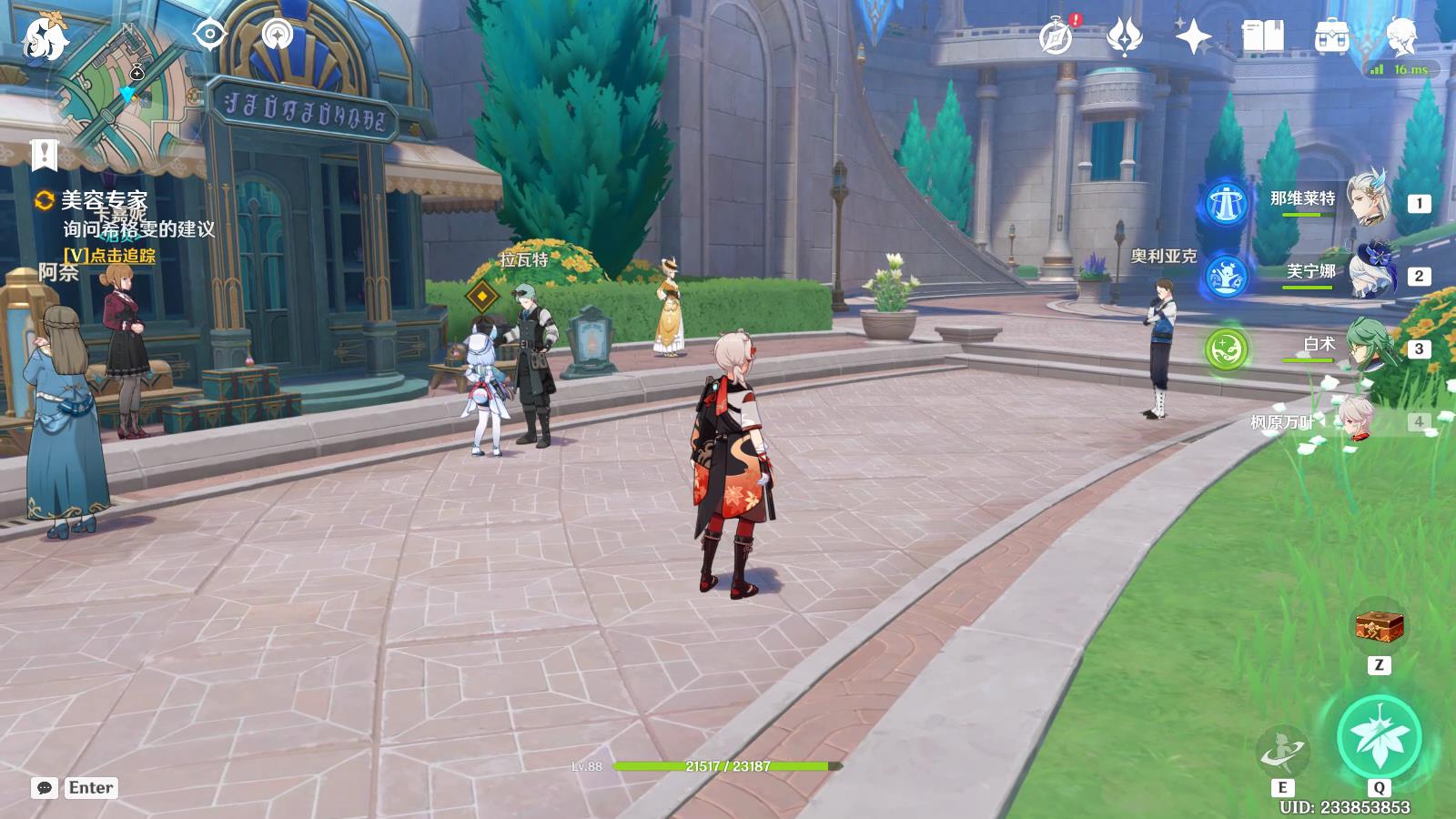Open the chat box

(45, 788)
